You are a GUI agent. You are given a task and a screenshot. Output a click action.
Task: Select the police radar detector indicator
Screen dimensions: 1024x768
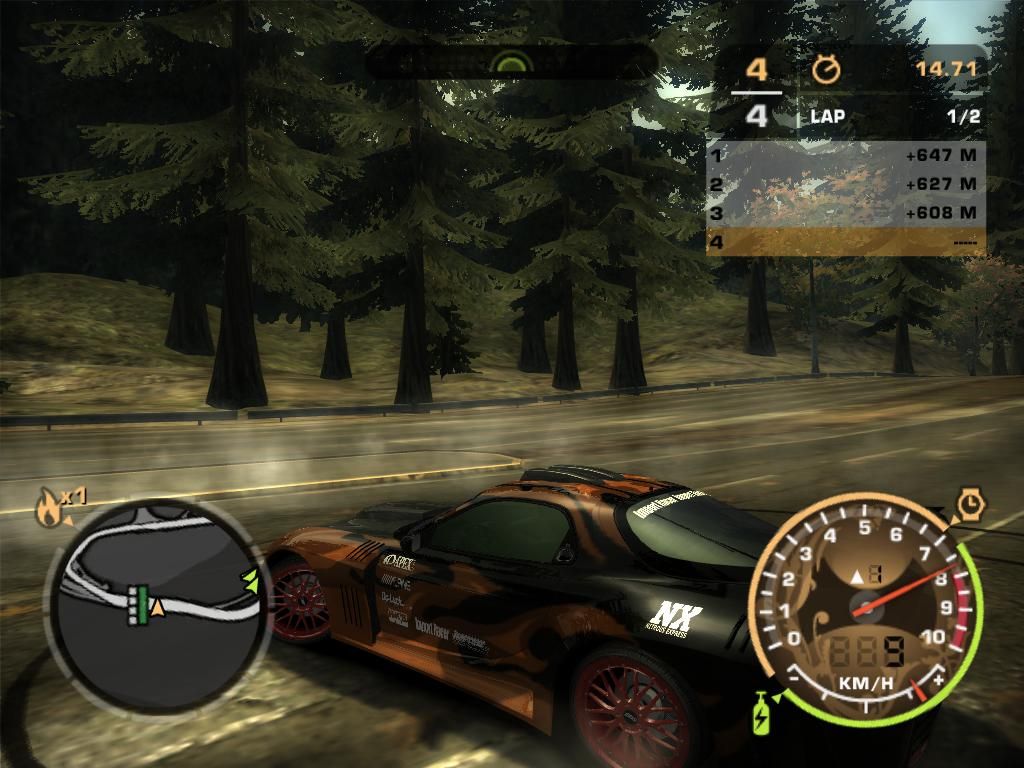[x=513, y=63]
